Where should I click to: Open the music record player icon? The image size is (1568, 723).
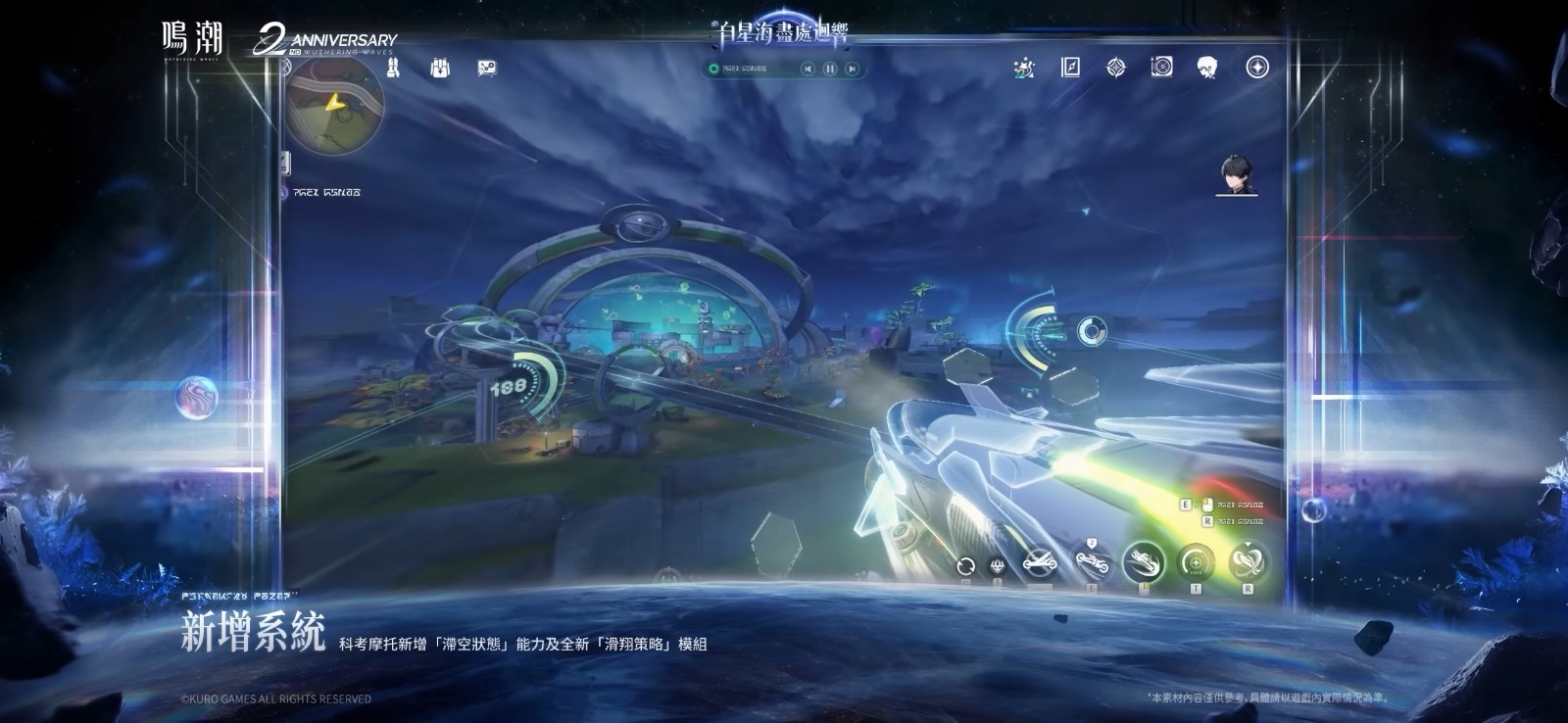click(1160, 69)
